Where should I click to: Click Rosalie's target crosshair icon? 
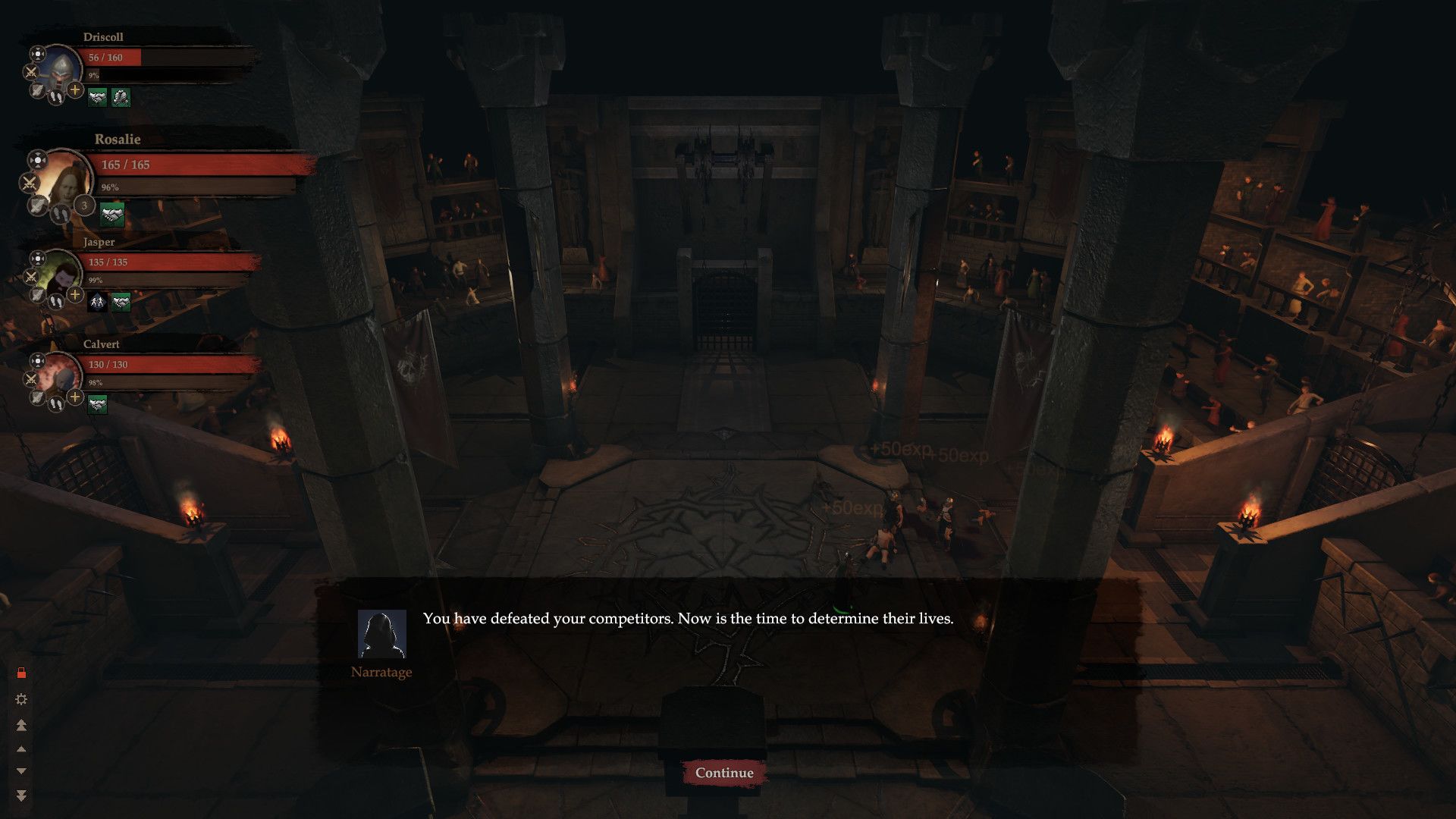36,160
